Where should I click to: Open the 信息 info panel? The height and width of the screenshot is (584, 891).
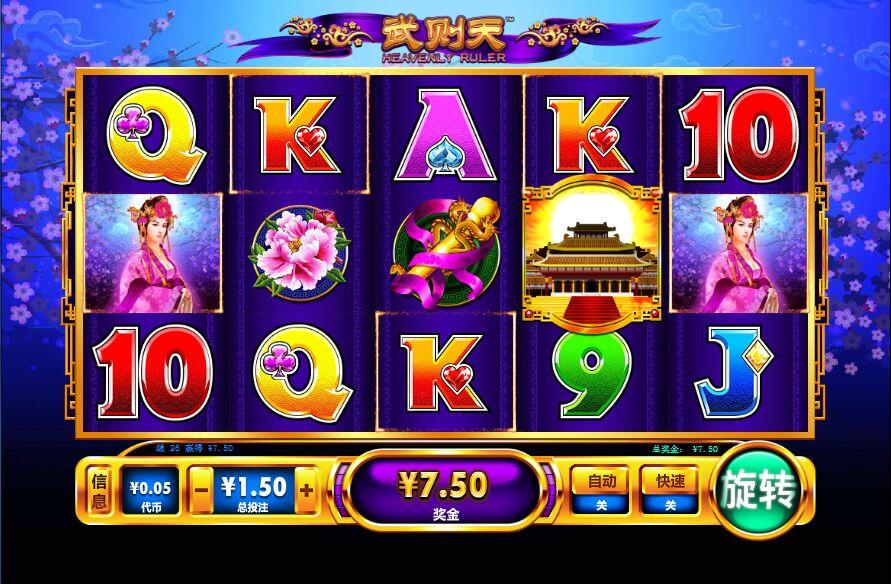click(99, 491)
